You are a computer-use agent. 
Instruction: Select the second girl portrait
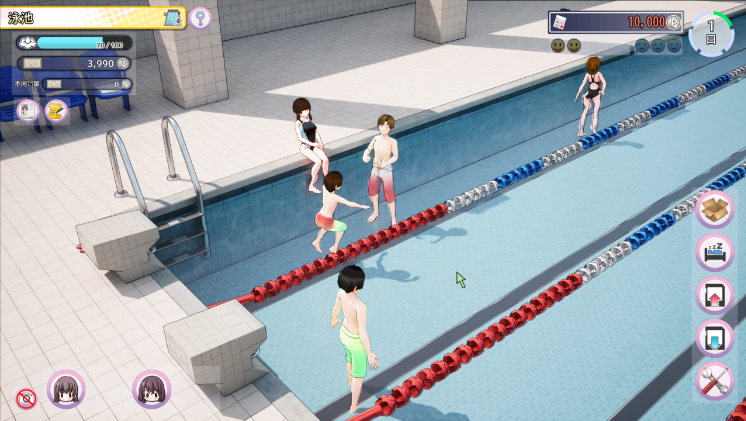pyautogui.click(x=152, y=389)
